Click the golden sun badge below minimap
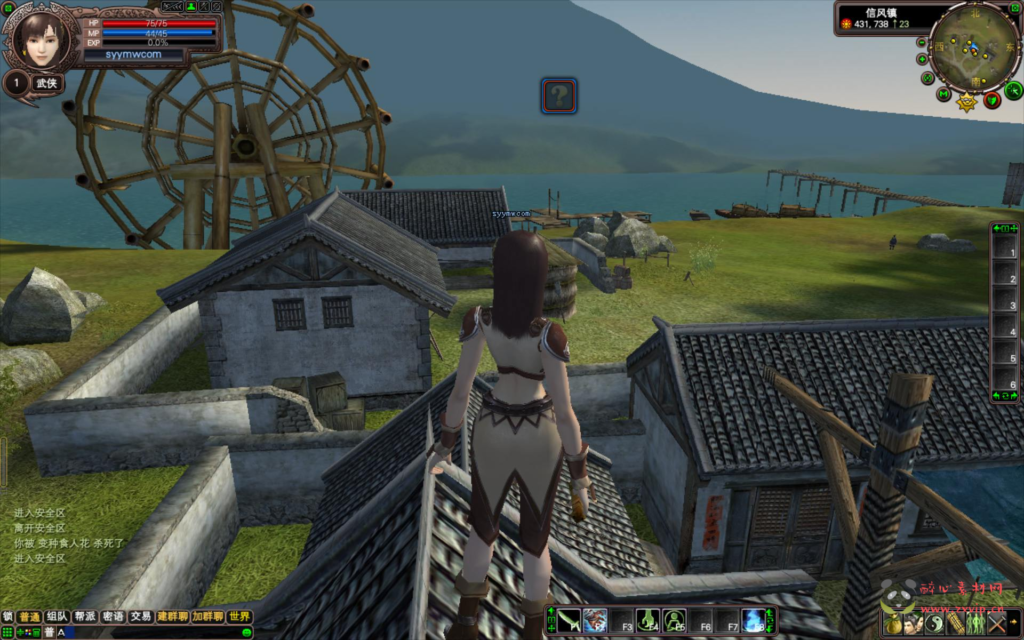 pos(967,101)
